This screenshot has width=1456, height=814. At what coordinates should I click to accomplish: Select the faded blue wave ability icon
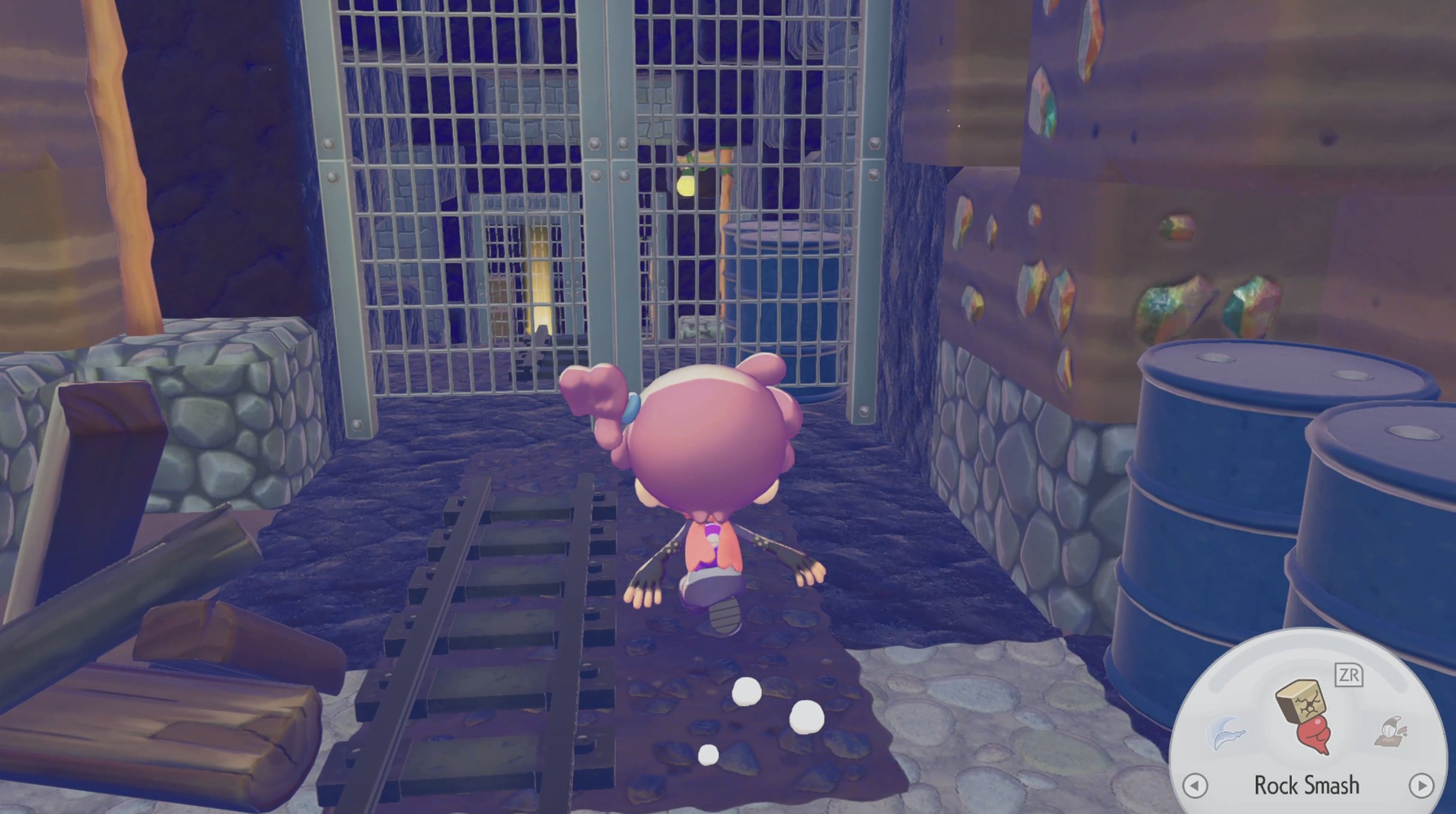(1226, 733)
